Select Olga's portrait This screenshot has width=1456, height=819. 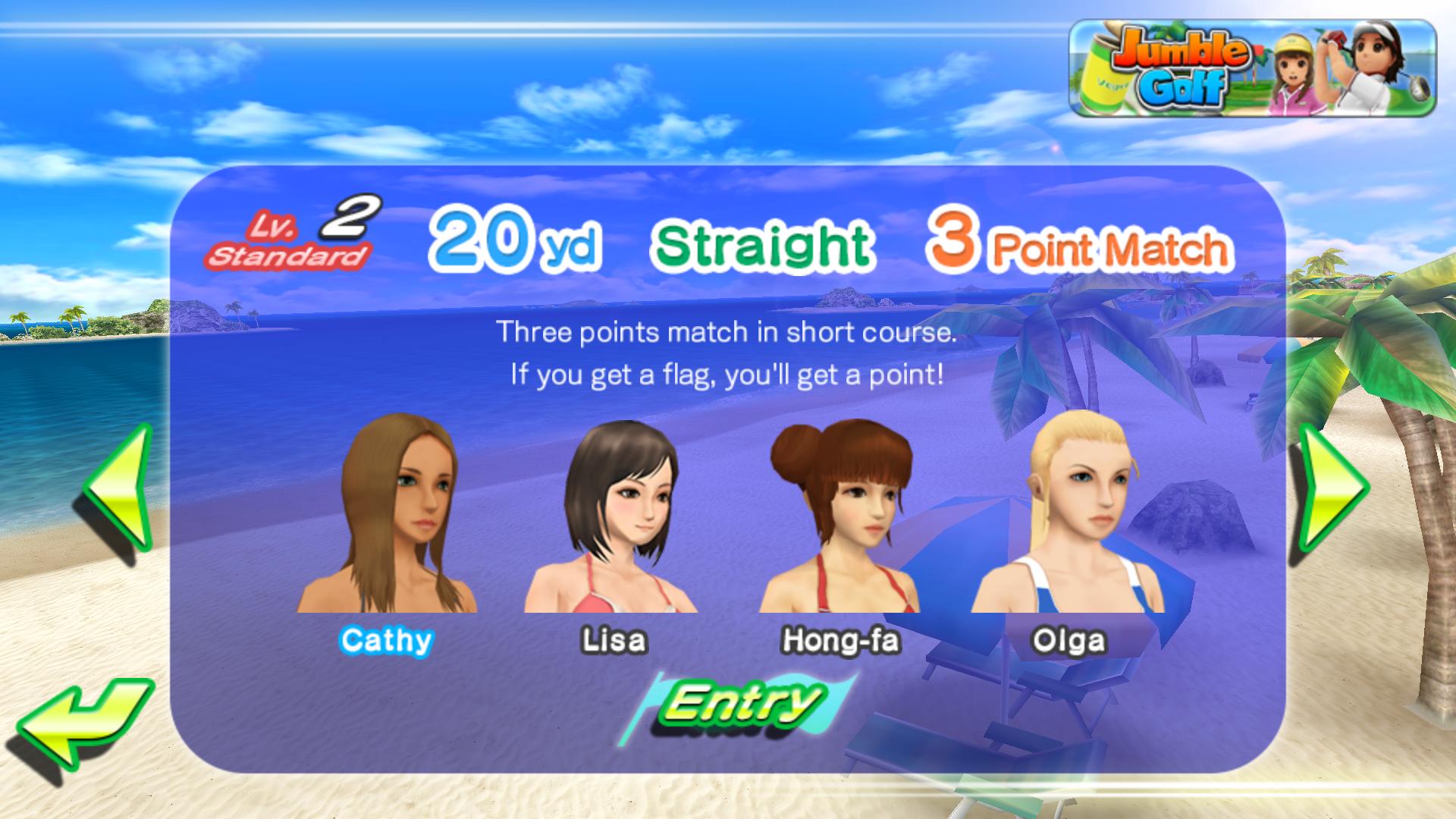click(x=1069, y=516)
